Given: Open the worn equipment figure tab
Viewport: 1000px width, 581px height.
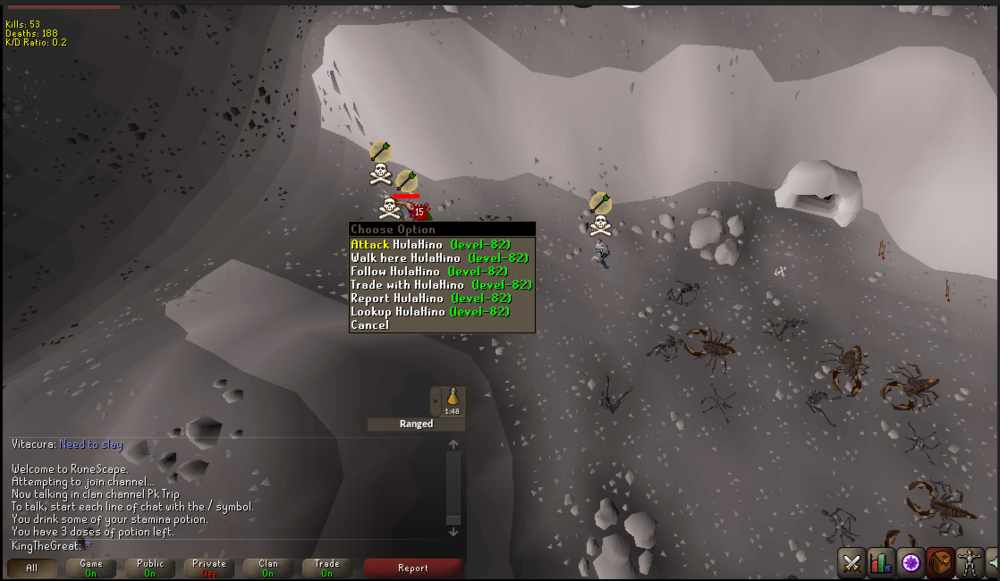Looking at the screenshot, I should (x=968, y=562).
